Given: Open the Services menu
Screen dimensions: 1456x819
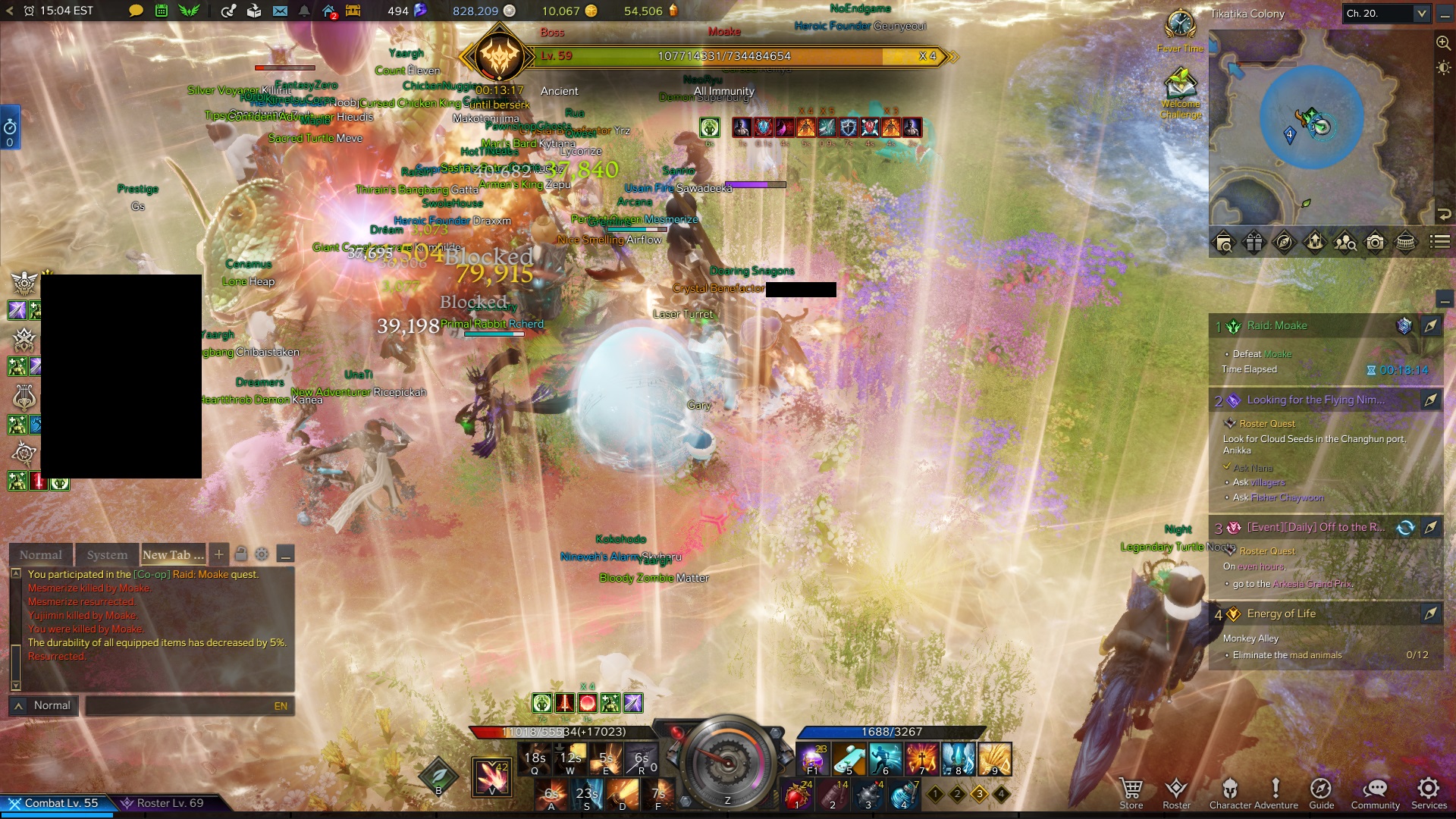Looking at the screenshot, I should [x=1429, y=793].
